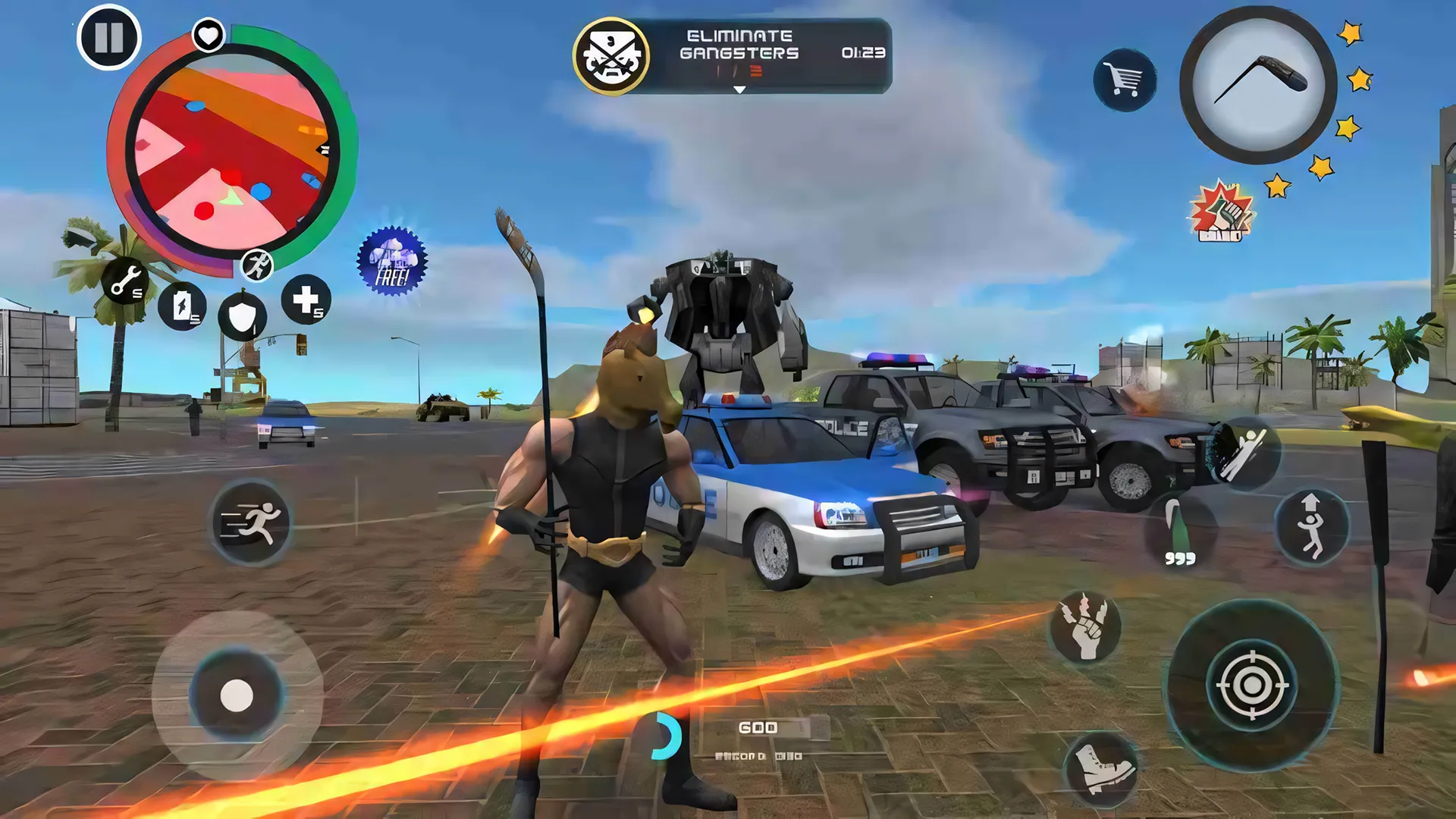1456x819 pixels.
Task: Open the pause menu
Action: coord(108,36)
